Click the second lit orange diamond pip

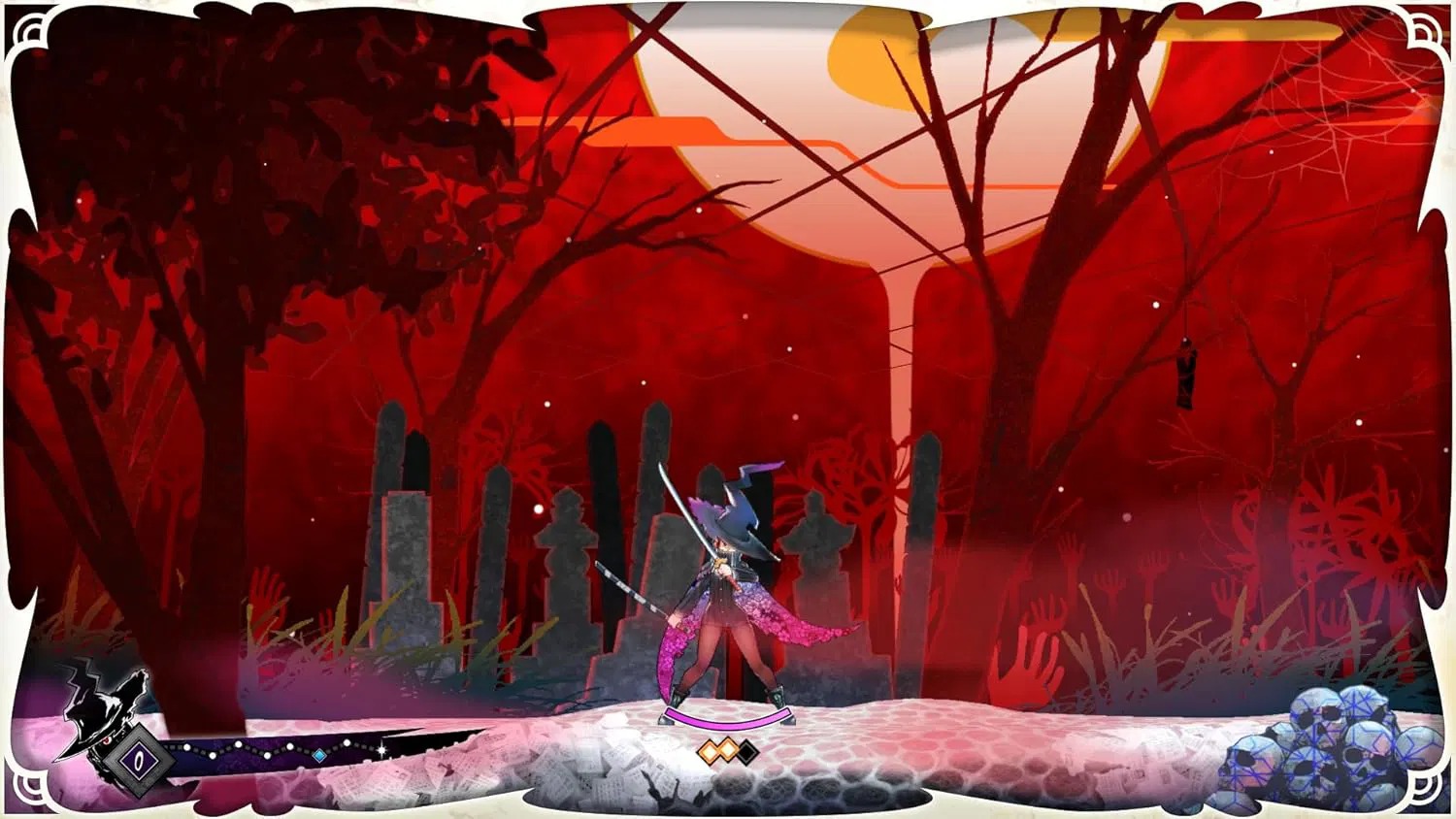(x=730, y=748)
